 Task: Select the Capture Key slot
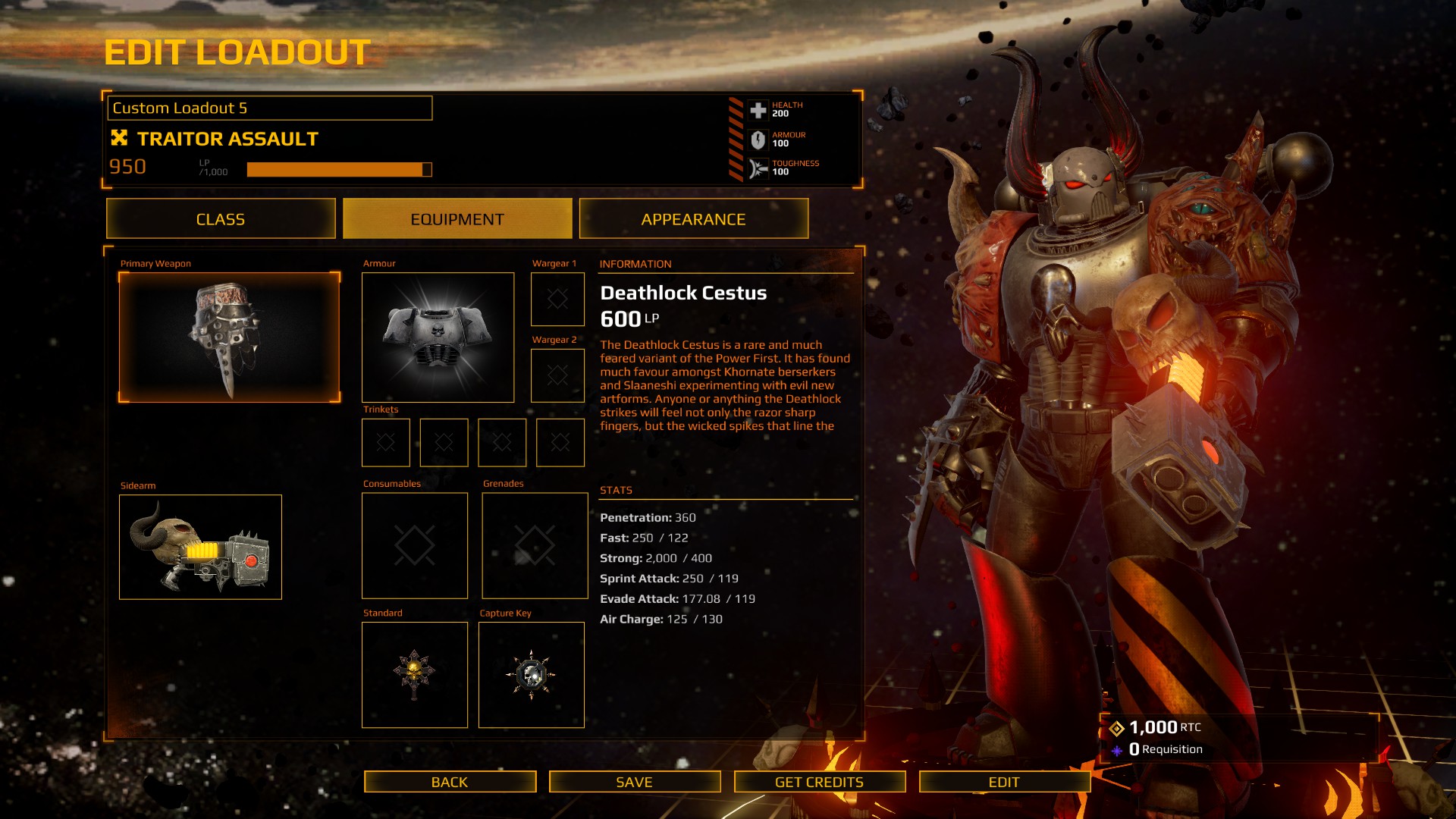[x=532, y=675]
